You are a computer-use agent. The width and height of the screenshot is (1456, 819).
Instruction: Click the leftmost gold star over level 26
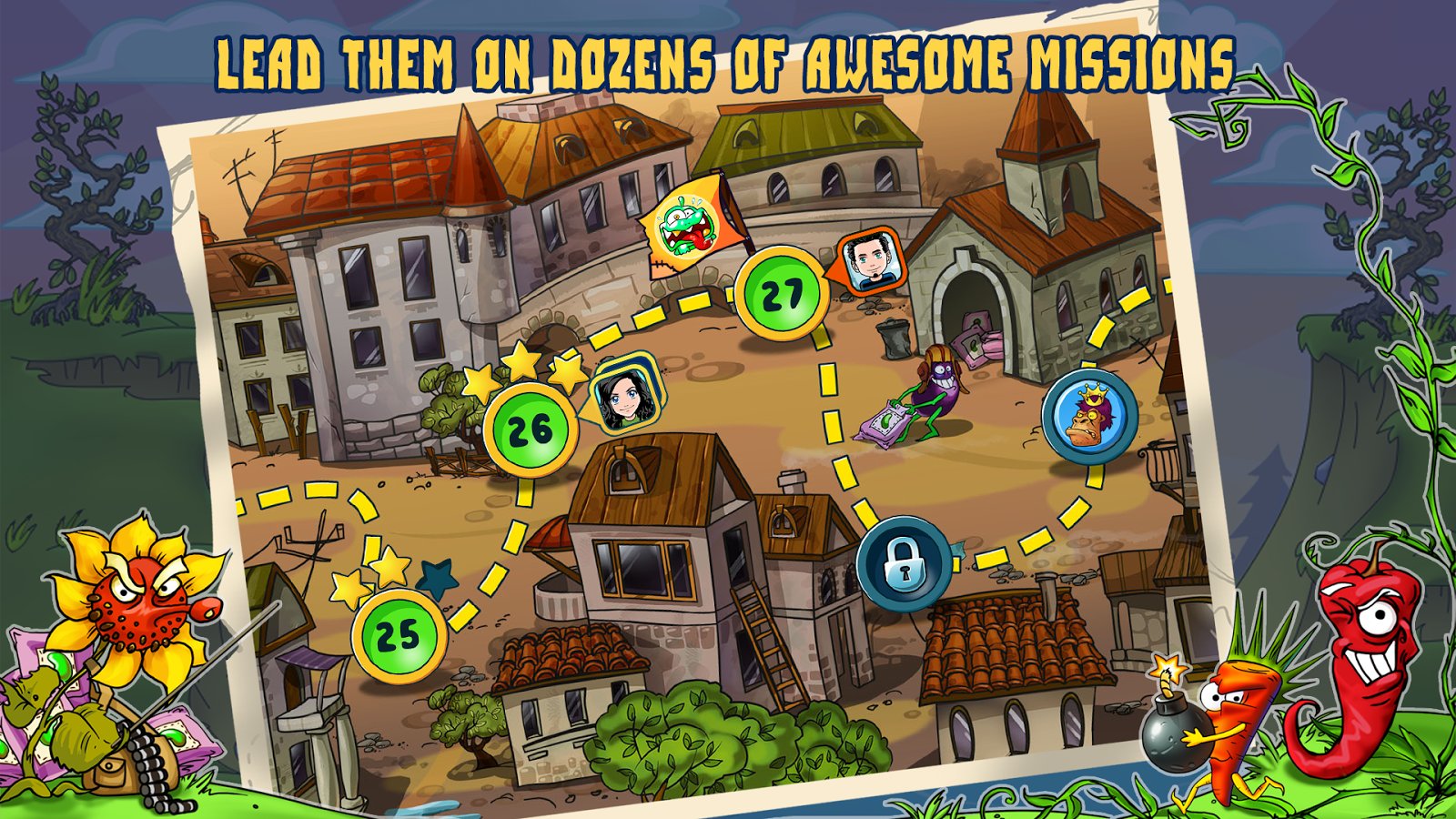click(x=480, y=382)
